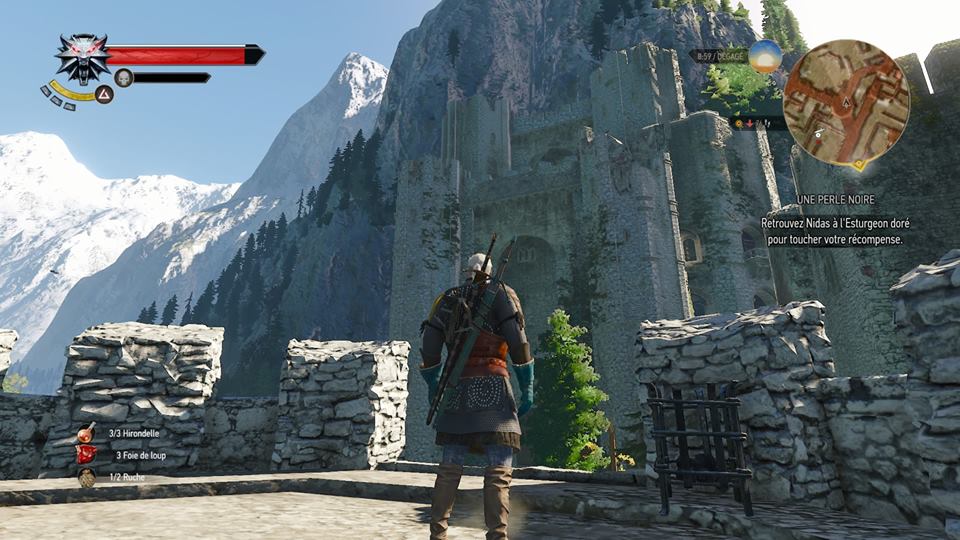Choose the Ruche bomb slot
Screen dimensions: 960x540
point(87,478)
